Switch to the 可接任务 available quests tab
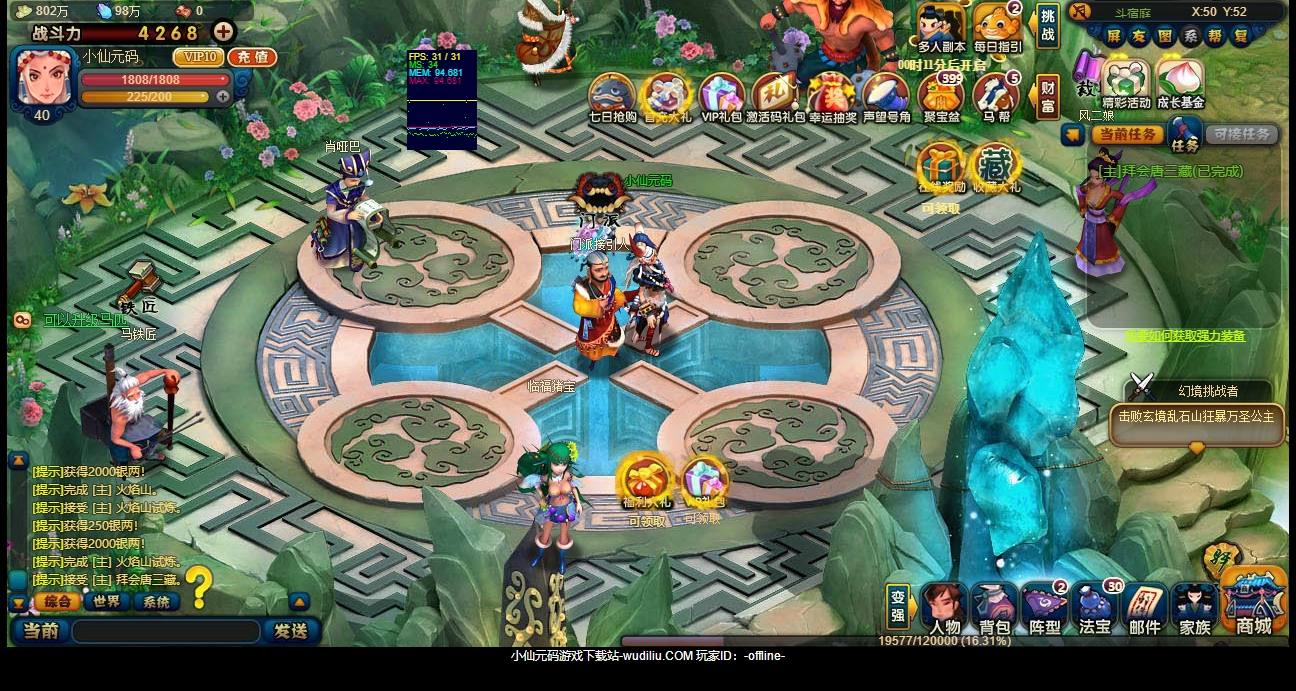Screen dimensions: 1296x691 click(x=1241, y=134)
